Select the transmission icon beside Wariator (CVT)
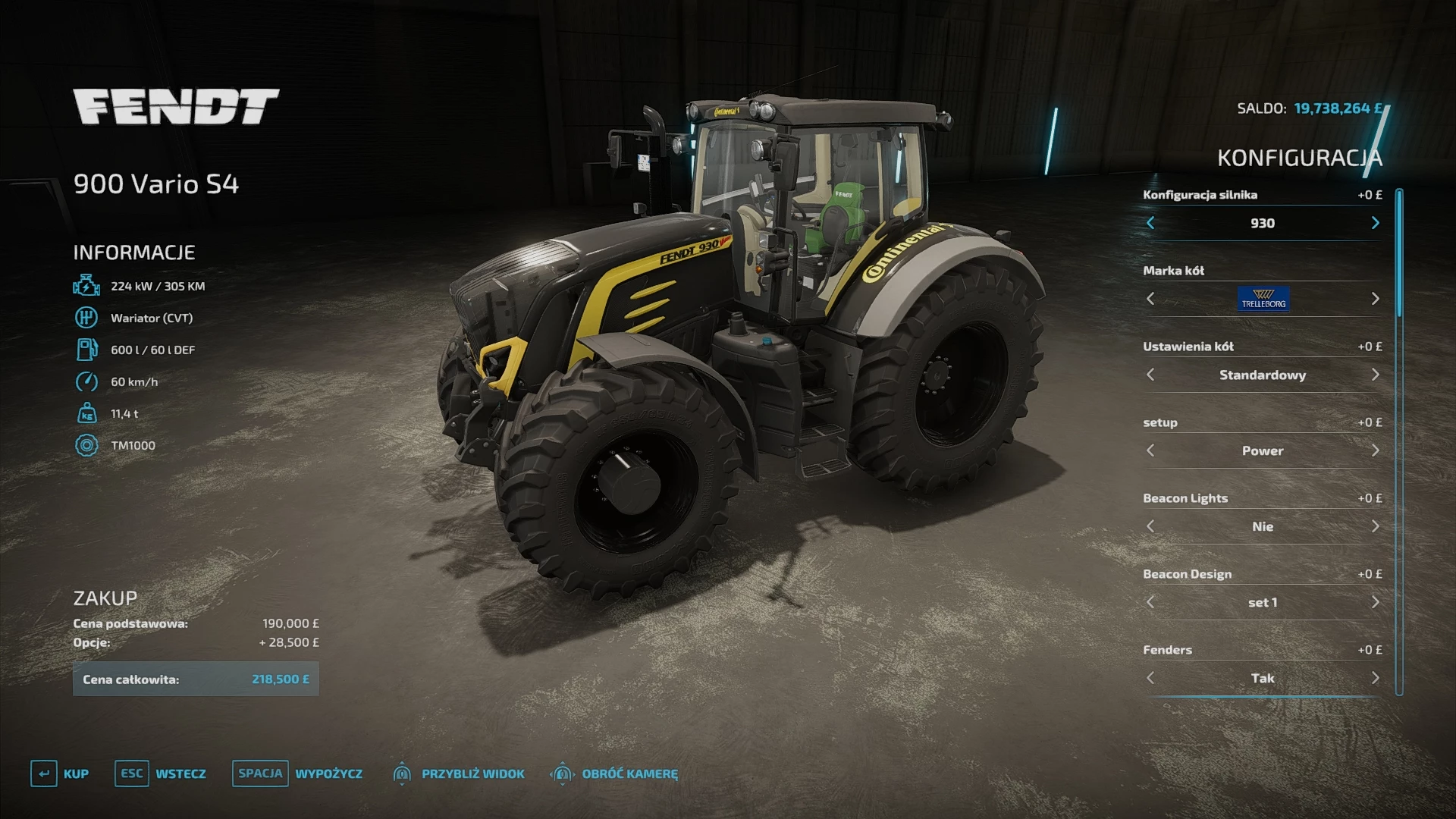The width and height of the screenshot is (1456, 819). click(86, 318)
